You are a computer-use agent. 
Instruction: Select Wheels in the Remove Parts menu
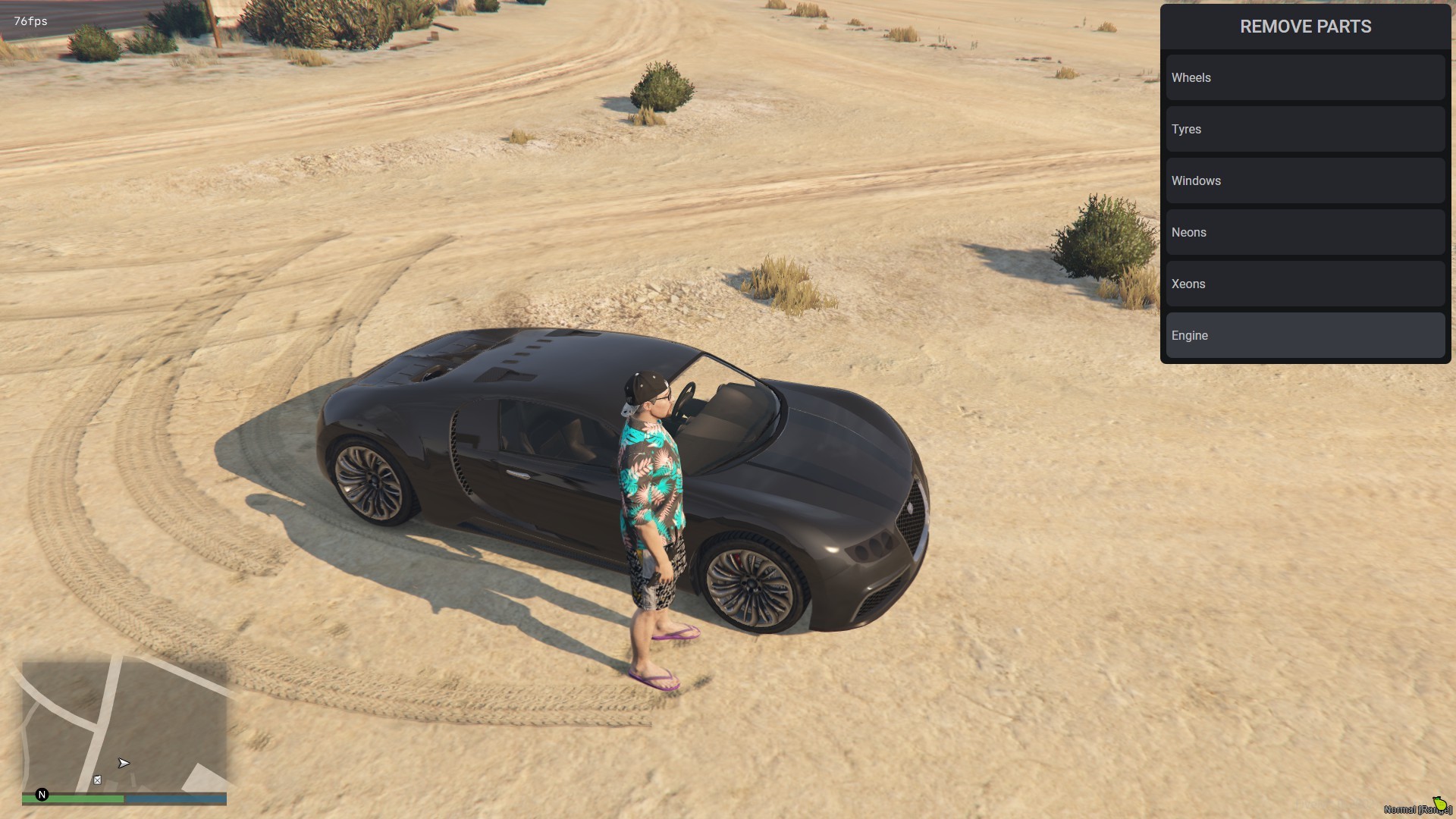(1305, 77)
